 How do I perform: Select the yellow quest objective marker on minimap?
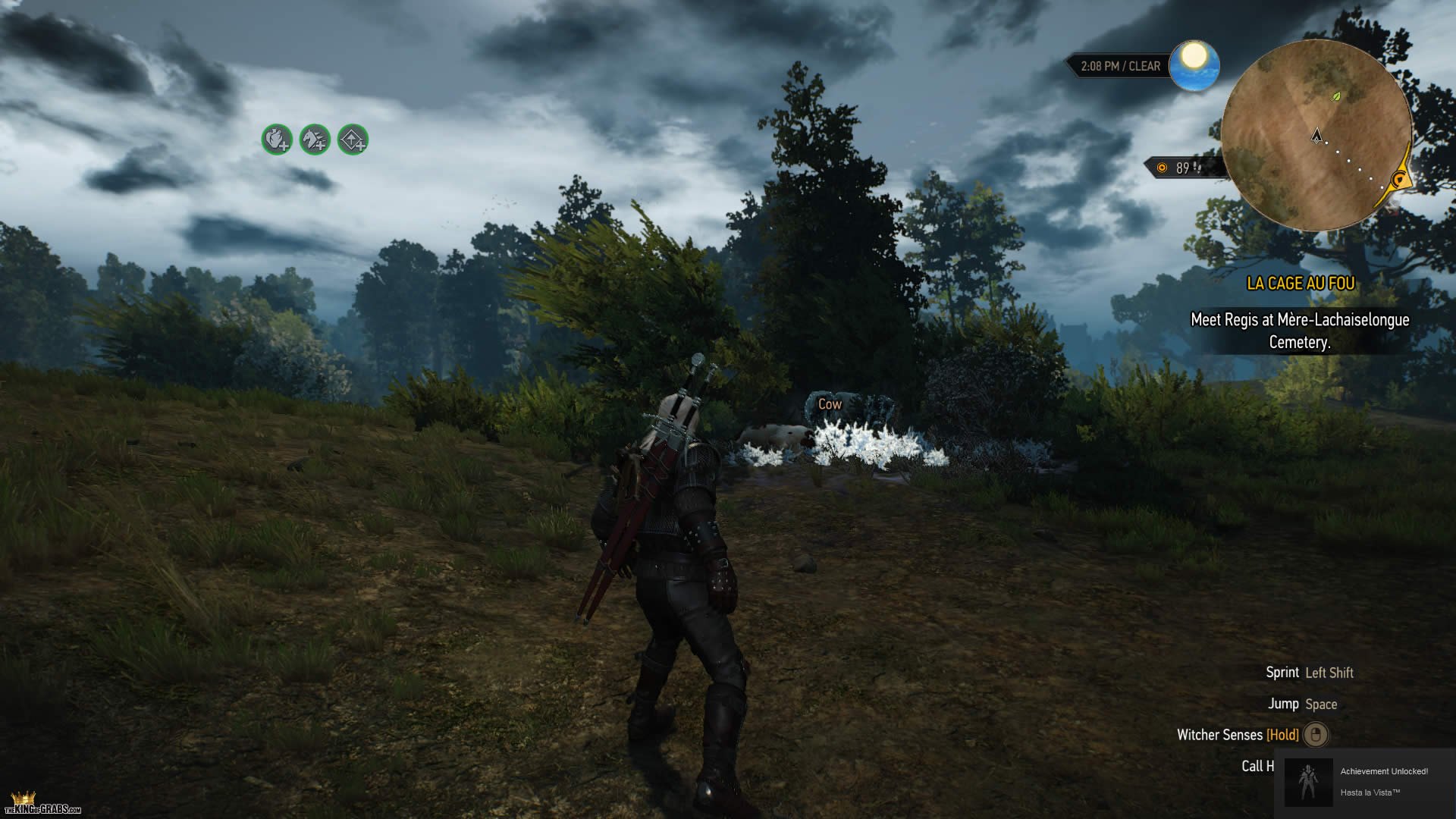point(1400,180)
